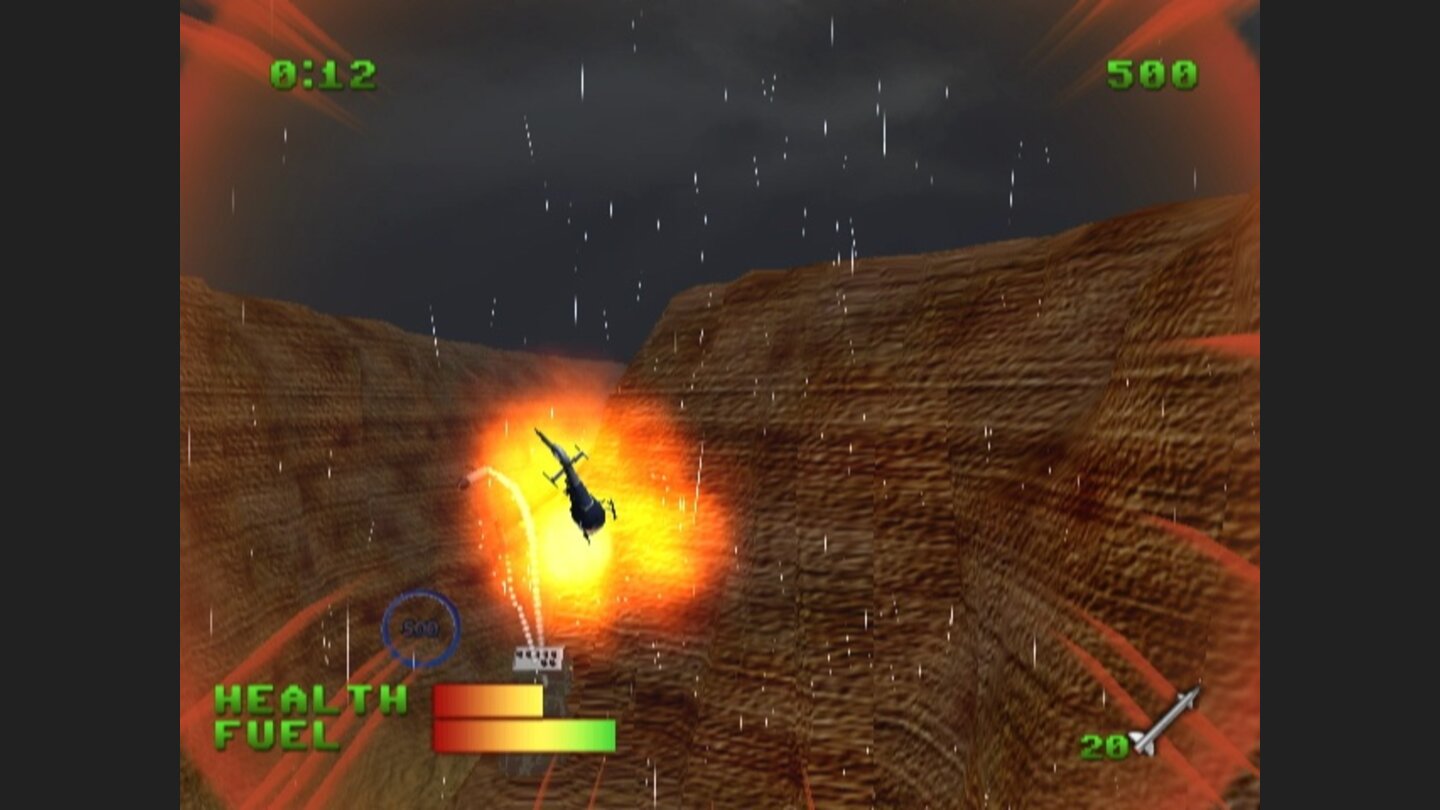Select the missile icon near the ammo count
The height and width of the screenshot is (810, 1440).
click(1165, 720)
